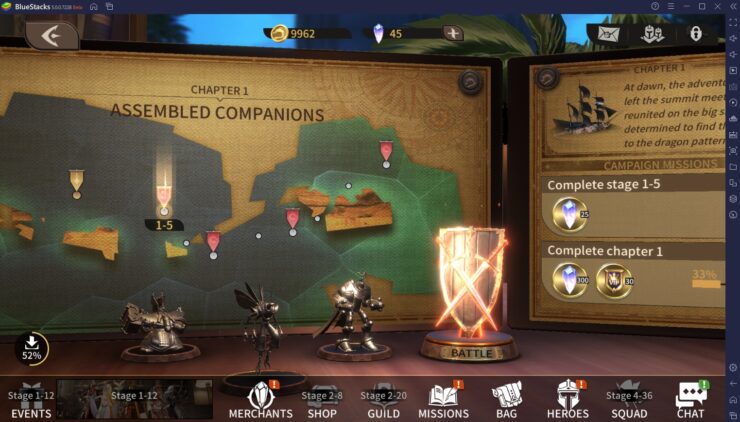Add more crystals with the plus button
The height and width of the screenshot is (422, 740).
453,33
